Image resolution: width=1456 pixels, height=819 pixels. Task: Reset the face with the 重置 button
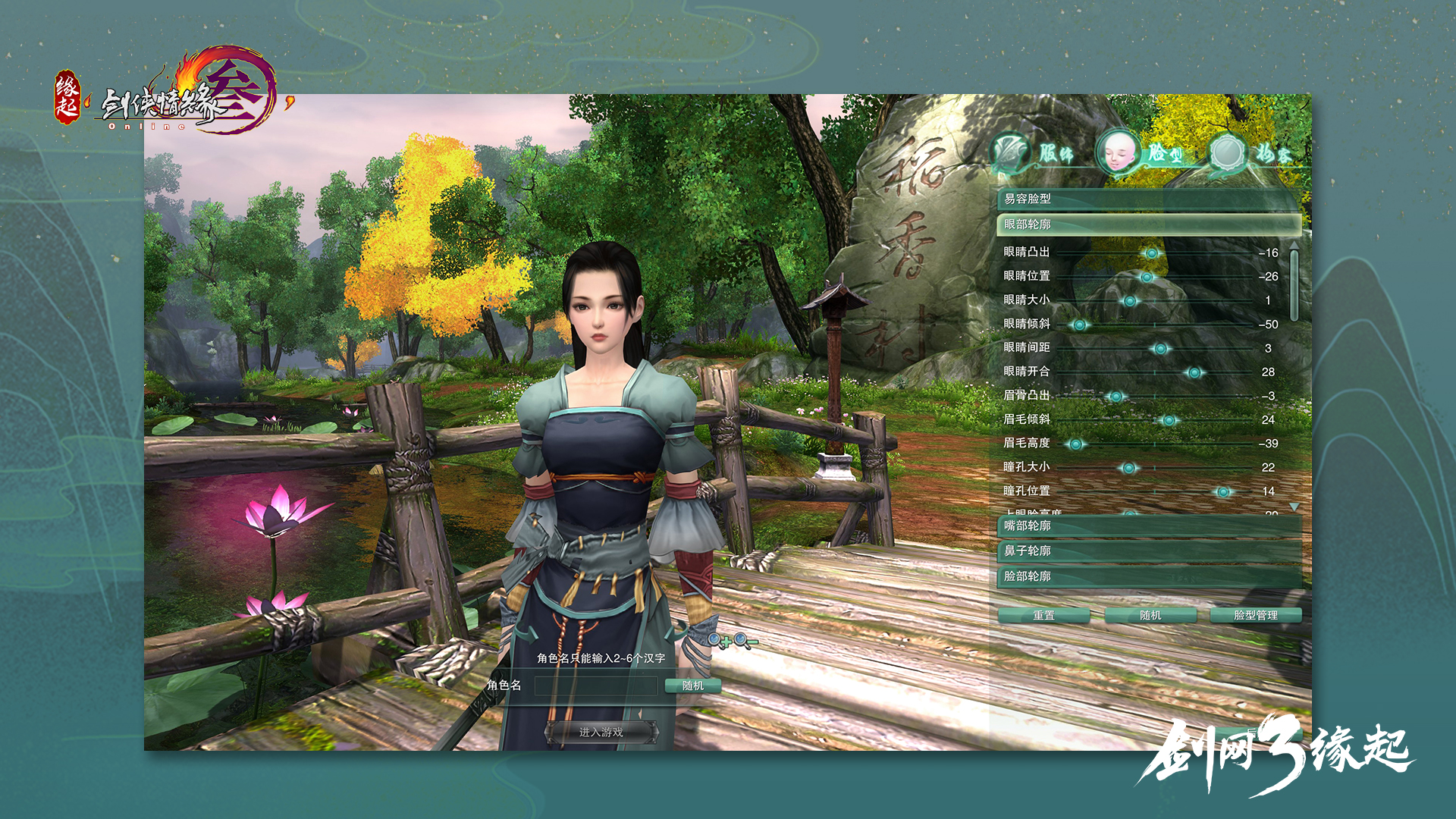1043,615
